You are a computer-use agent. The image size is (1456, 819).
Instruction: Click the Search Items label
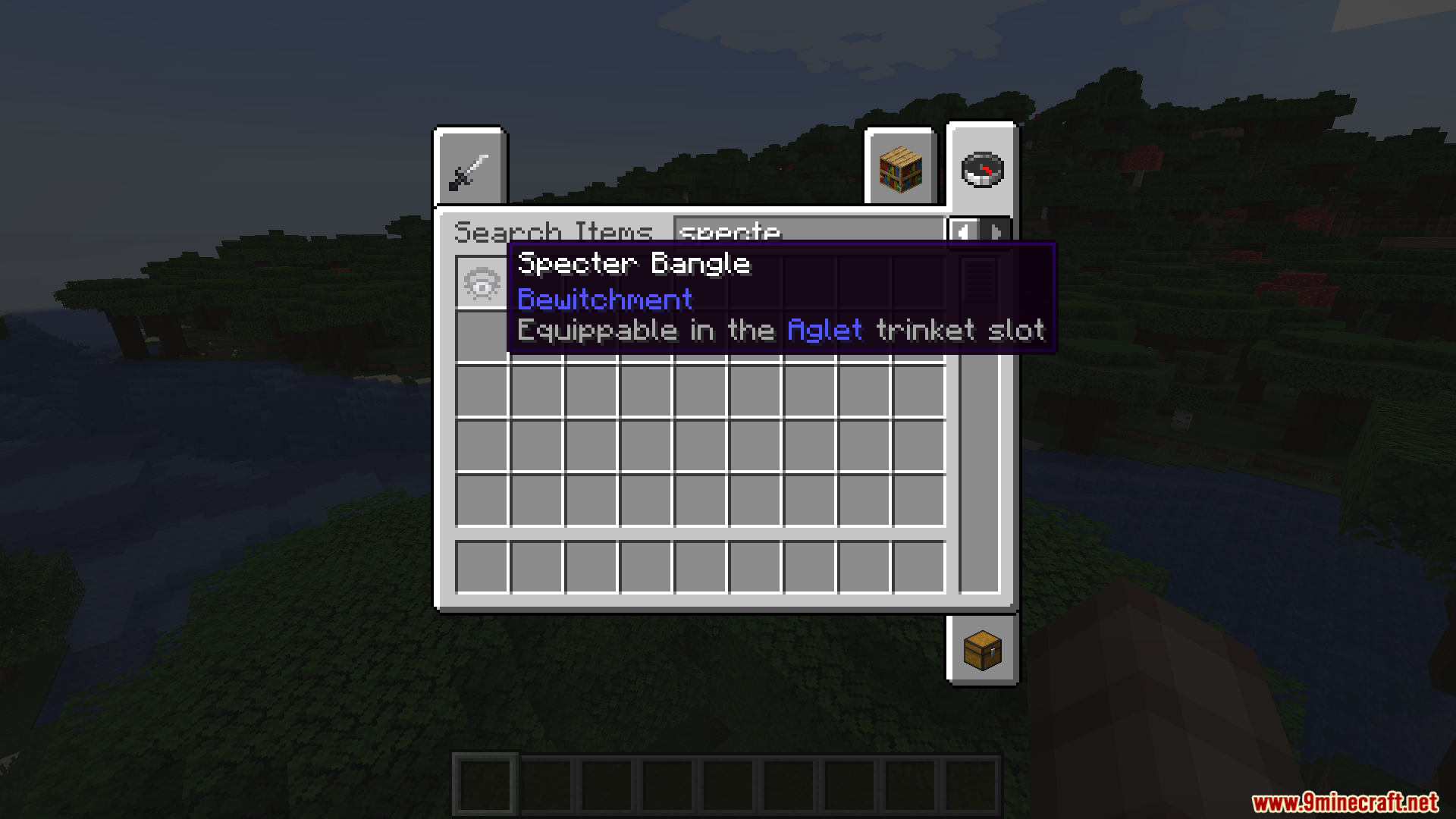554,231
